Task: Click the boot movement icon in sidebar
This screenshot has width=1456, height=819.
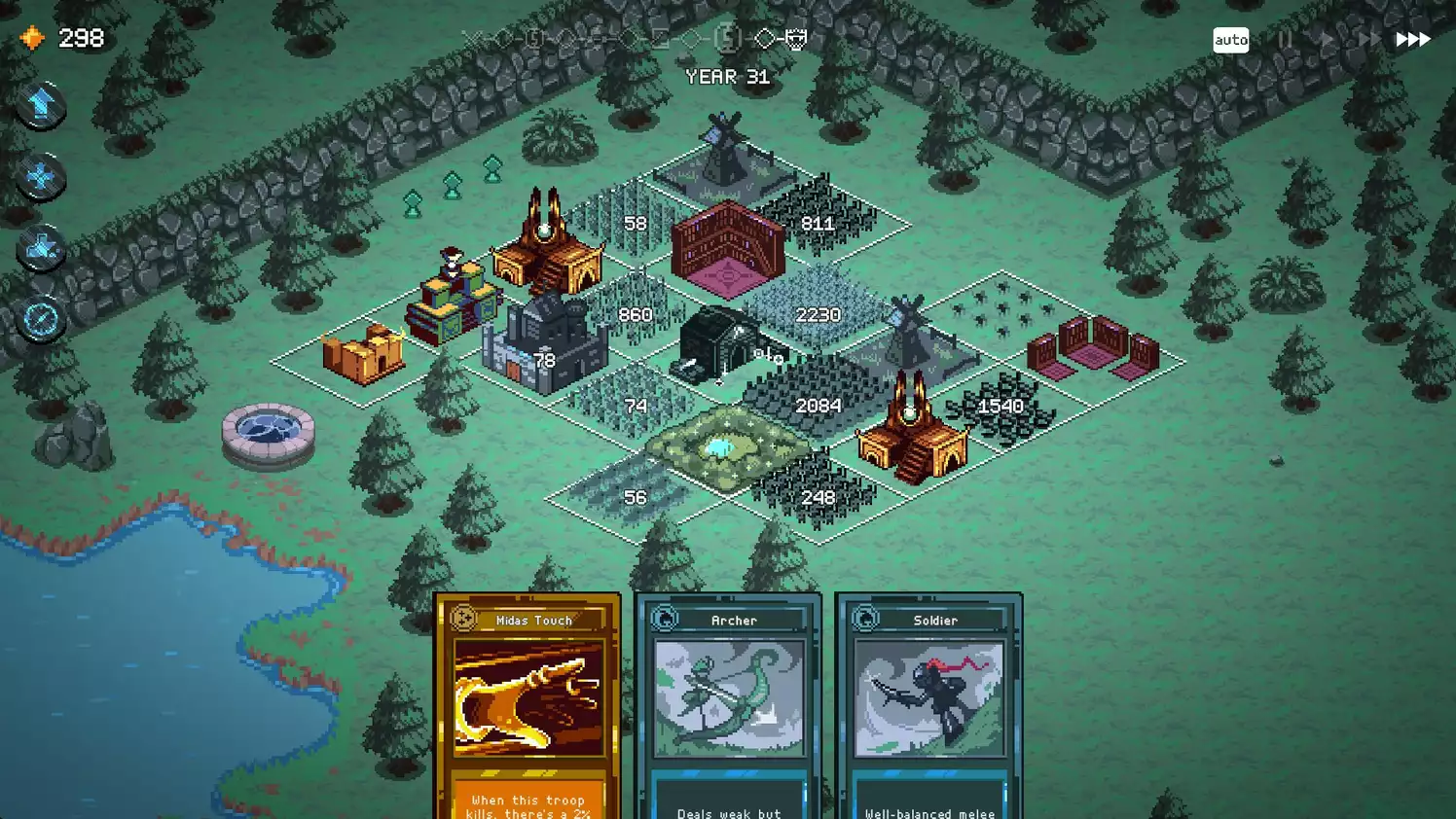Action: tap(40, 248)
